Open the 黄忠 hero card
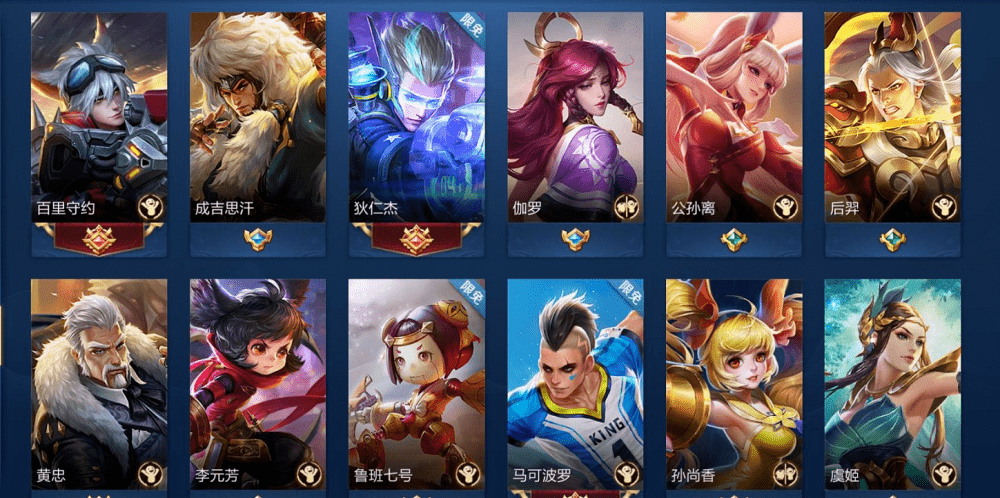The height and width of the screenshot is (498, 1000). pos(99,383)
